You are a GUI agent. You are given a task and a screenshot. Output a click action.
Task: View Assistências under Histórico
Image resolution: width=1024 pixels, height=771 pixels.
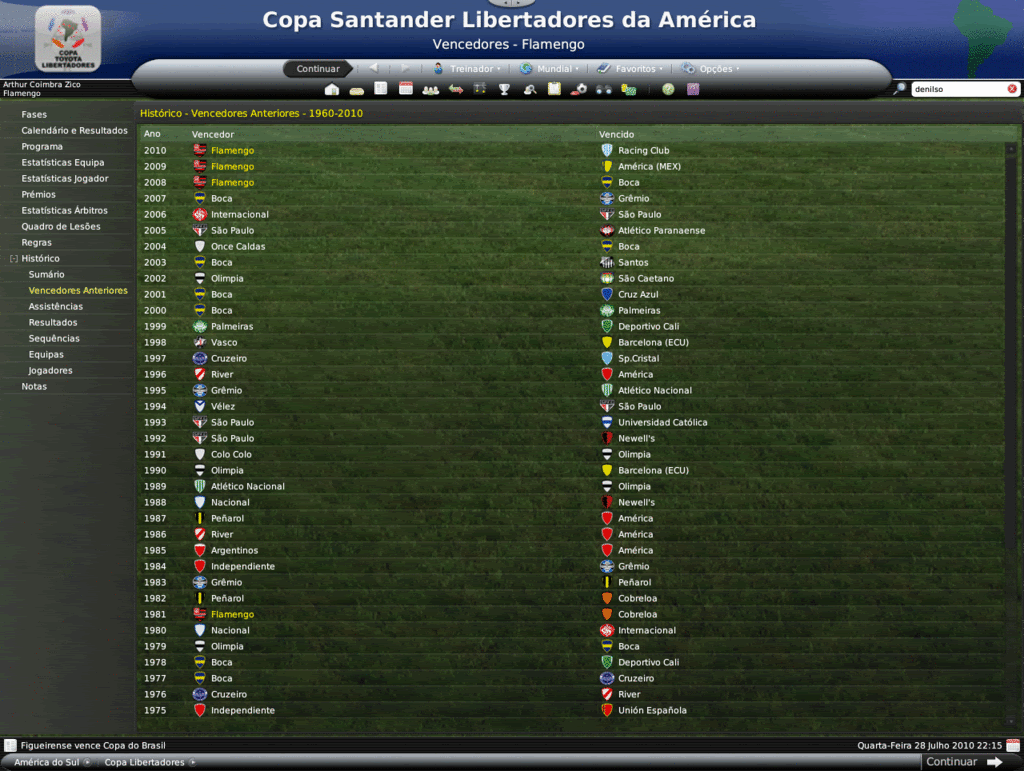[x=56, y=307]
